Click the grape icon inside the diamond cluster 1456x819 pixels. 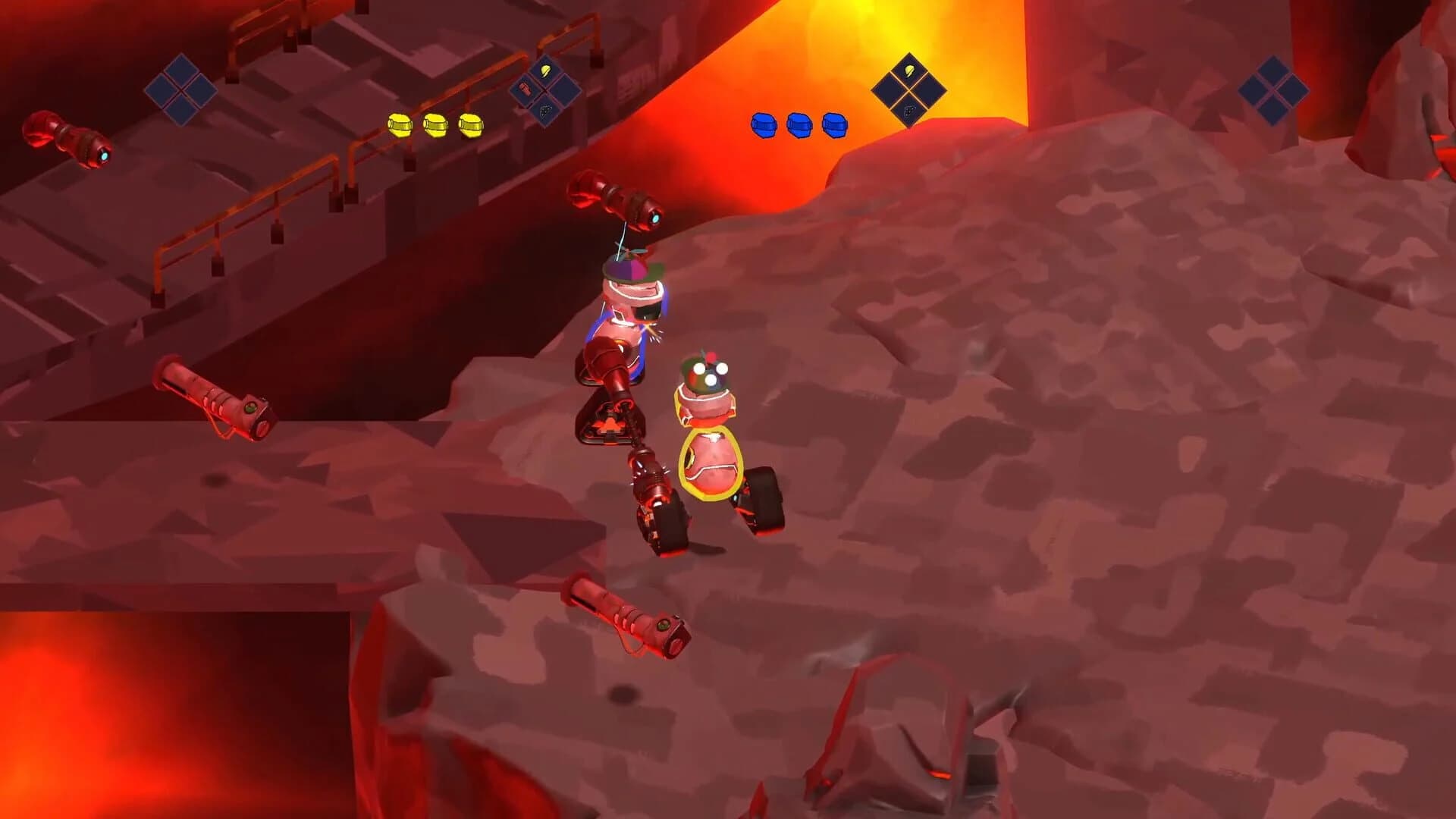[909, 111]
